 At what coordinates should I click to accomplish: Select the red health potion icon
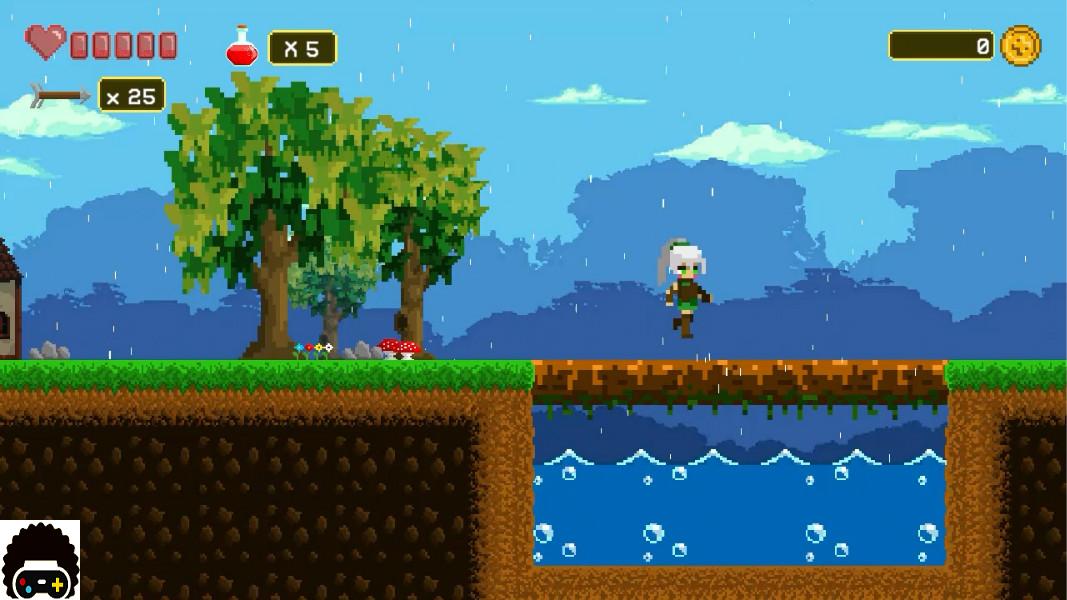tap(242, 47)
